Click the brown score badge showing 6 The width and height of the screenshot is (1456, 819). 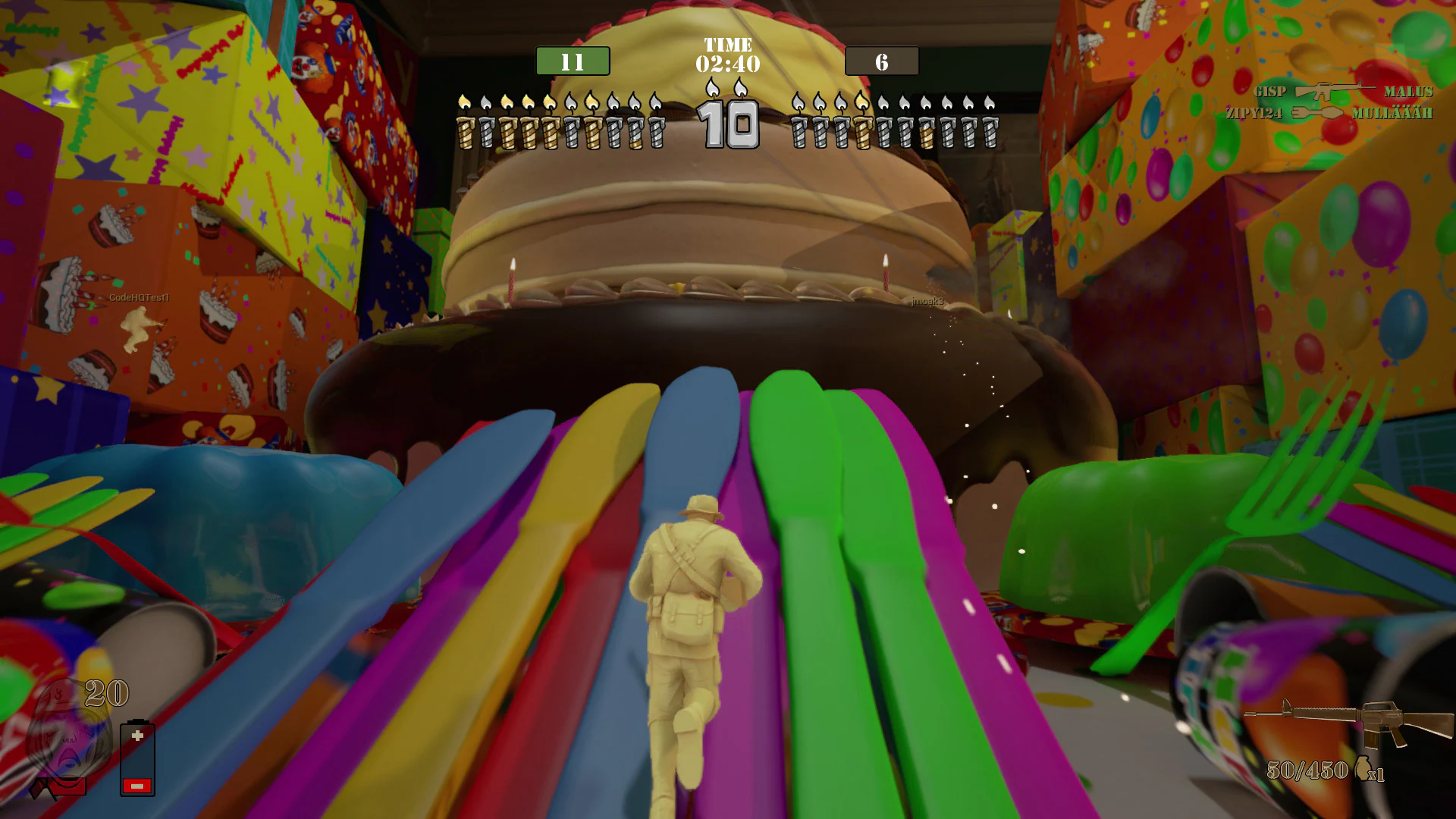click(x=881, y=61)
